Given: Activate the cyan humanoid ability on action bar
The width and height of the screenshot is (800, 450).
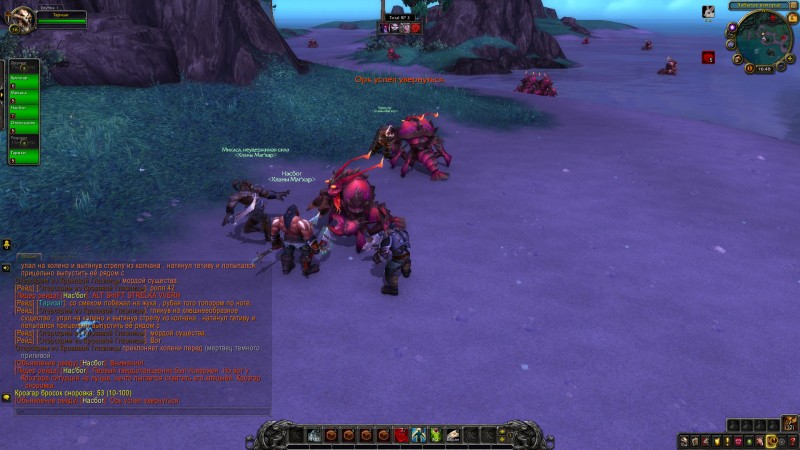Looking at the screenshot, I should coord(420,435).
